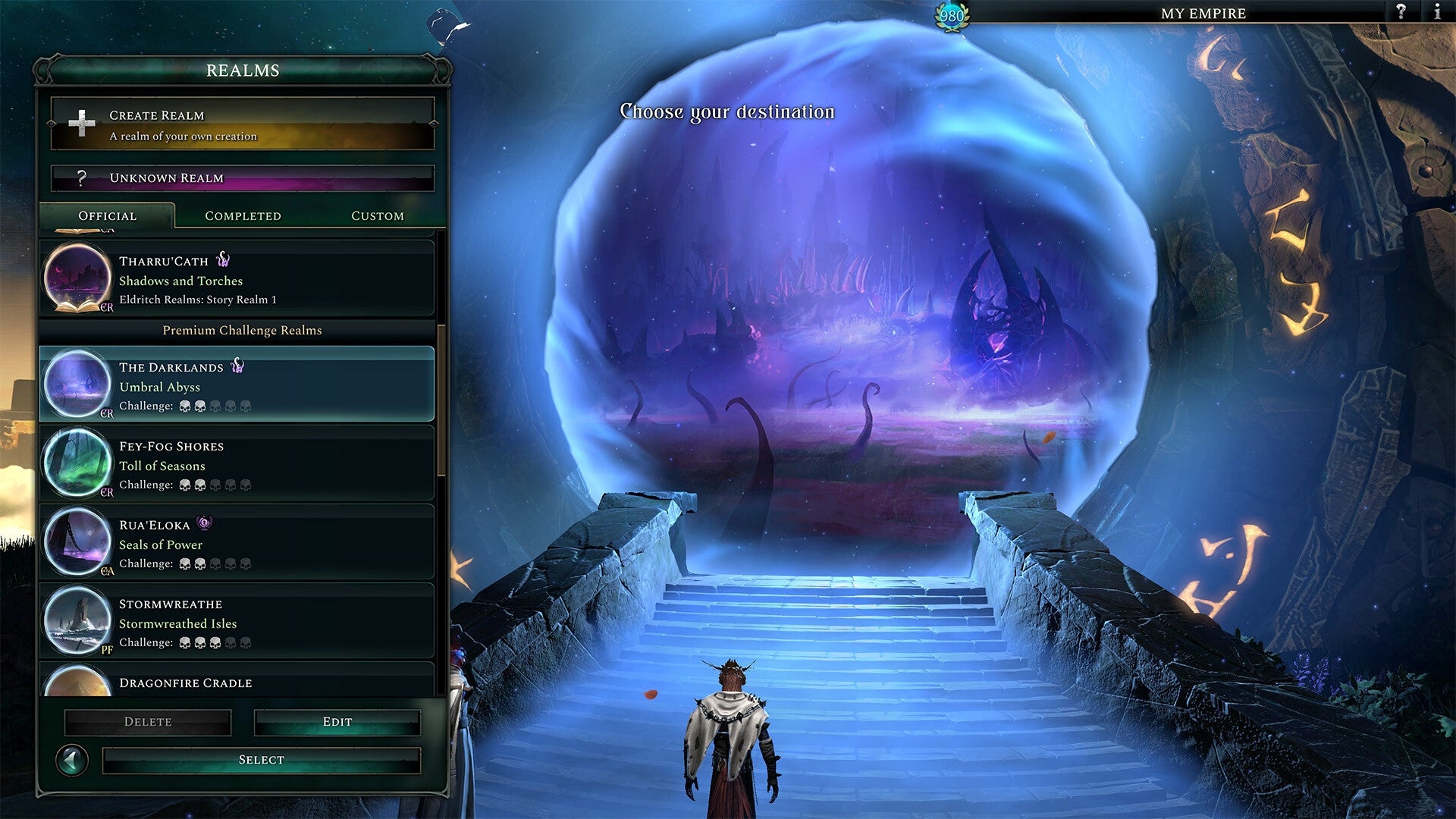Click the purple expansion icon beside Rua'Eloka

[202, 523]
